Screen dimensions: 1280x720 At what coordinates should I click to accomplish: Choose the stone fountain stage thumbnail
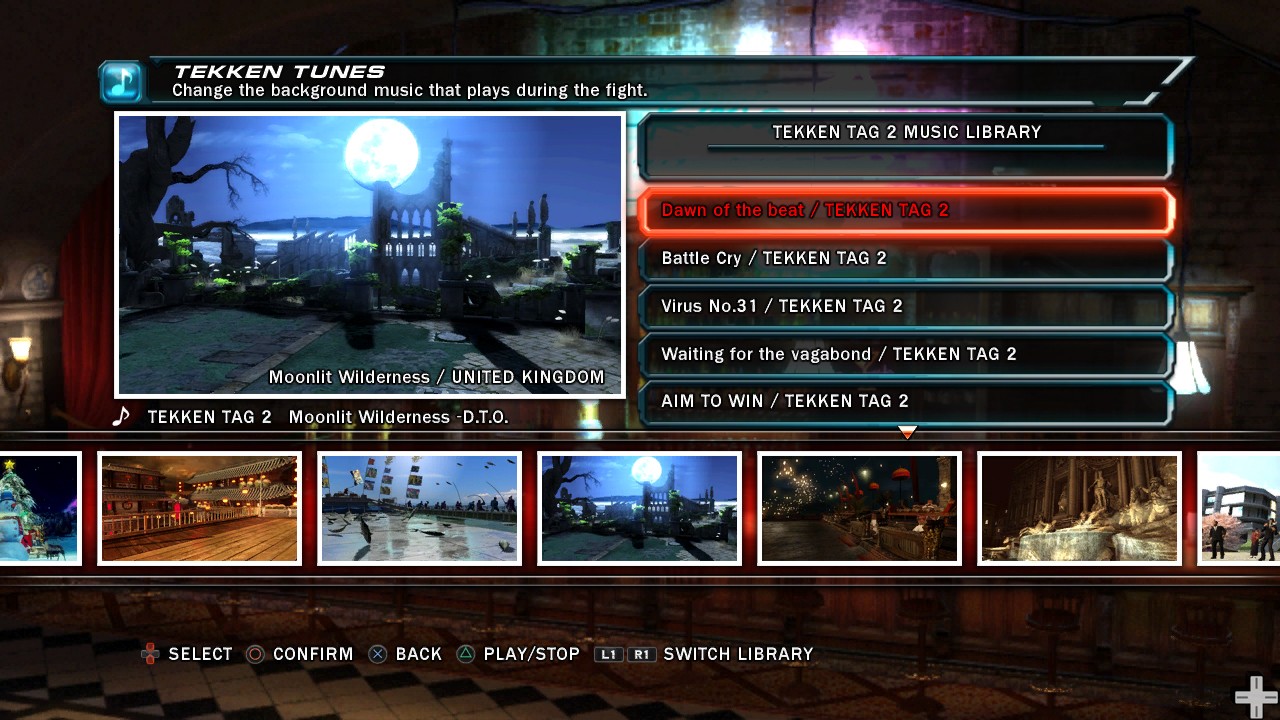1079,508
